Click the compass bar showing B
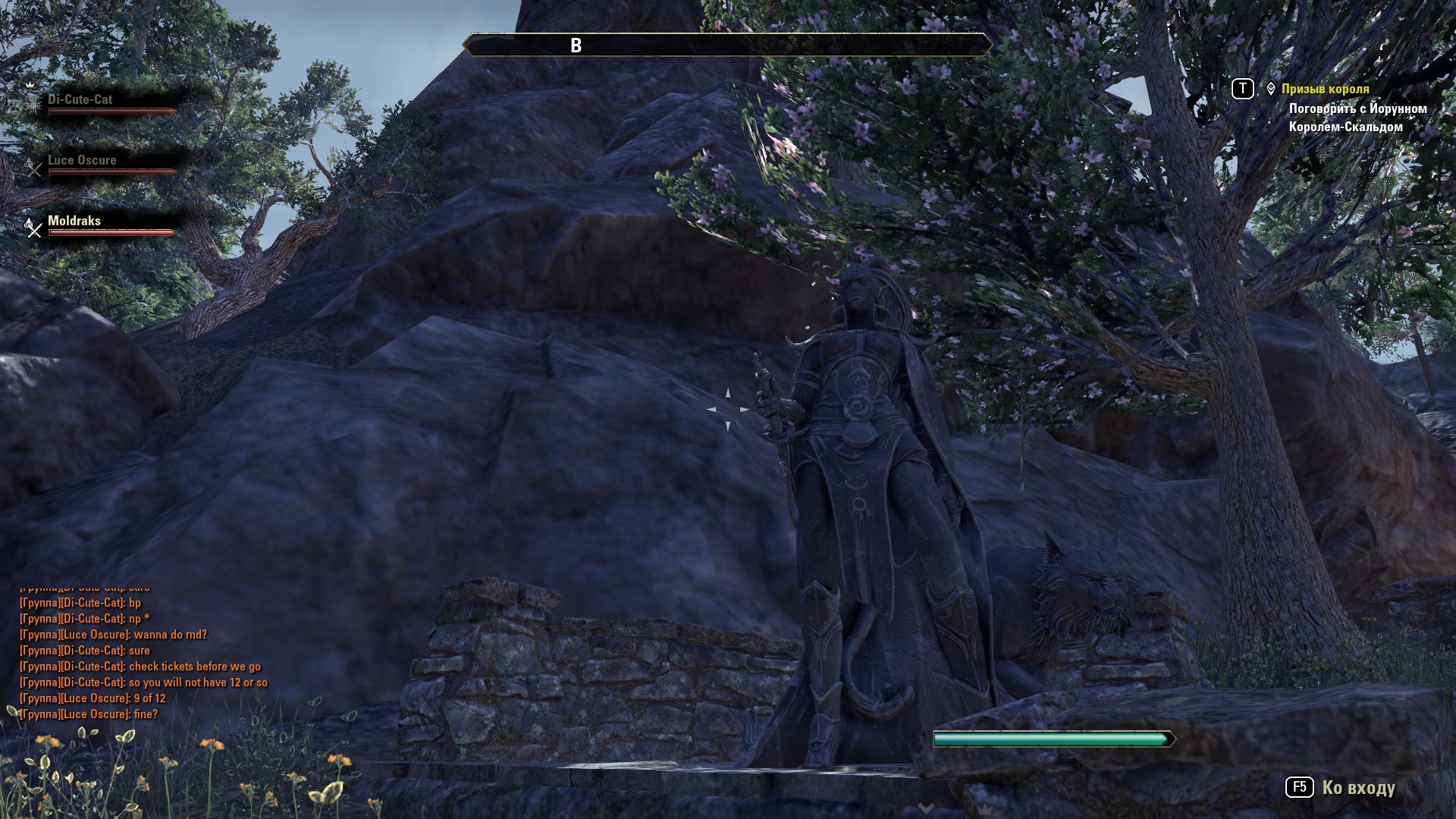Image resolution: width=1456 pixels, height=819 pixels. (x=726, y=45)
